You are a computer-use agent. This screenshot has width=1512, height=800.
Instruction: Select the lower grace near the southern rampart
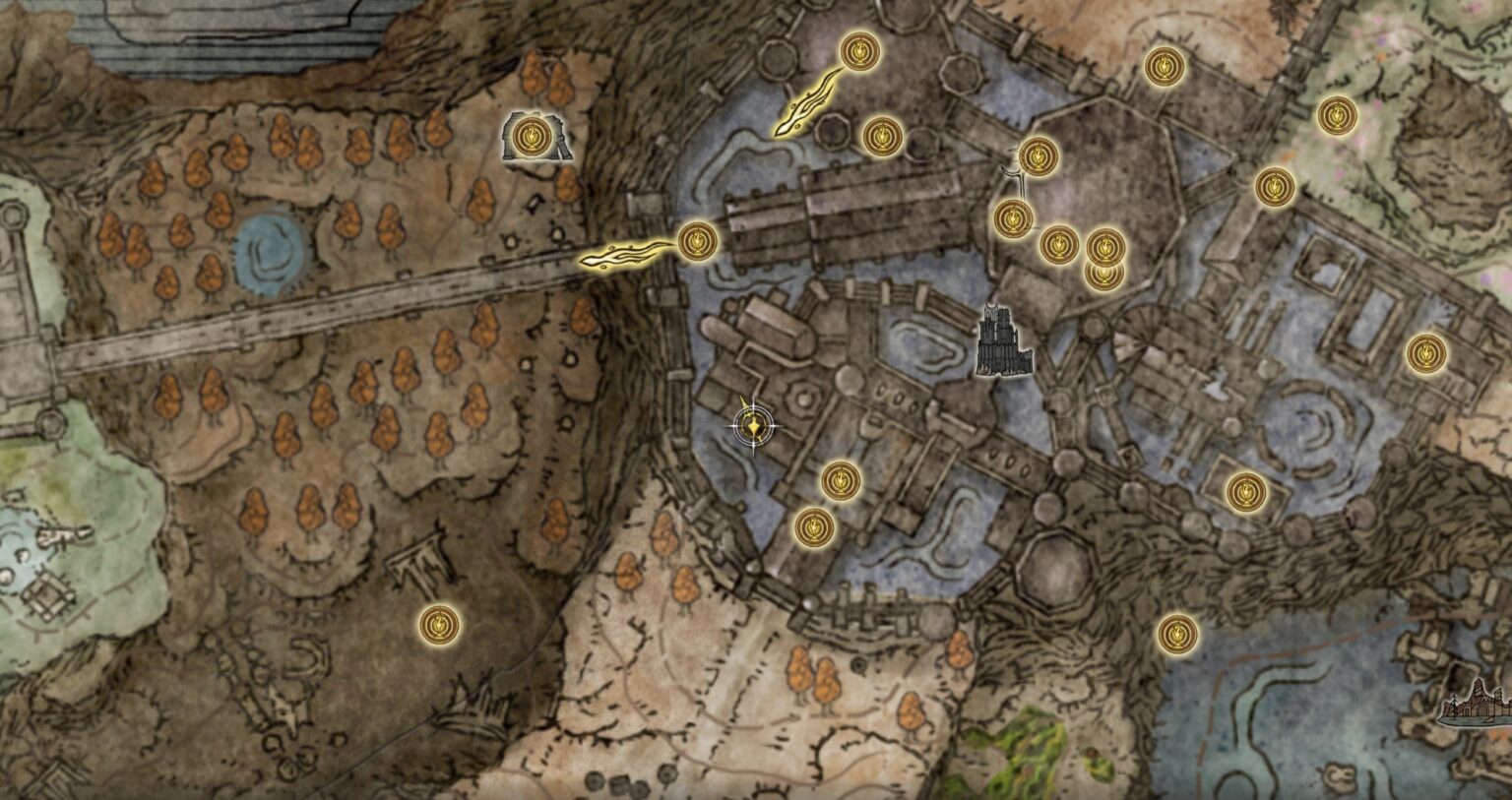click(x=813, y=523)
